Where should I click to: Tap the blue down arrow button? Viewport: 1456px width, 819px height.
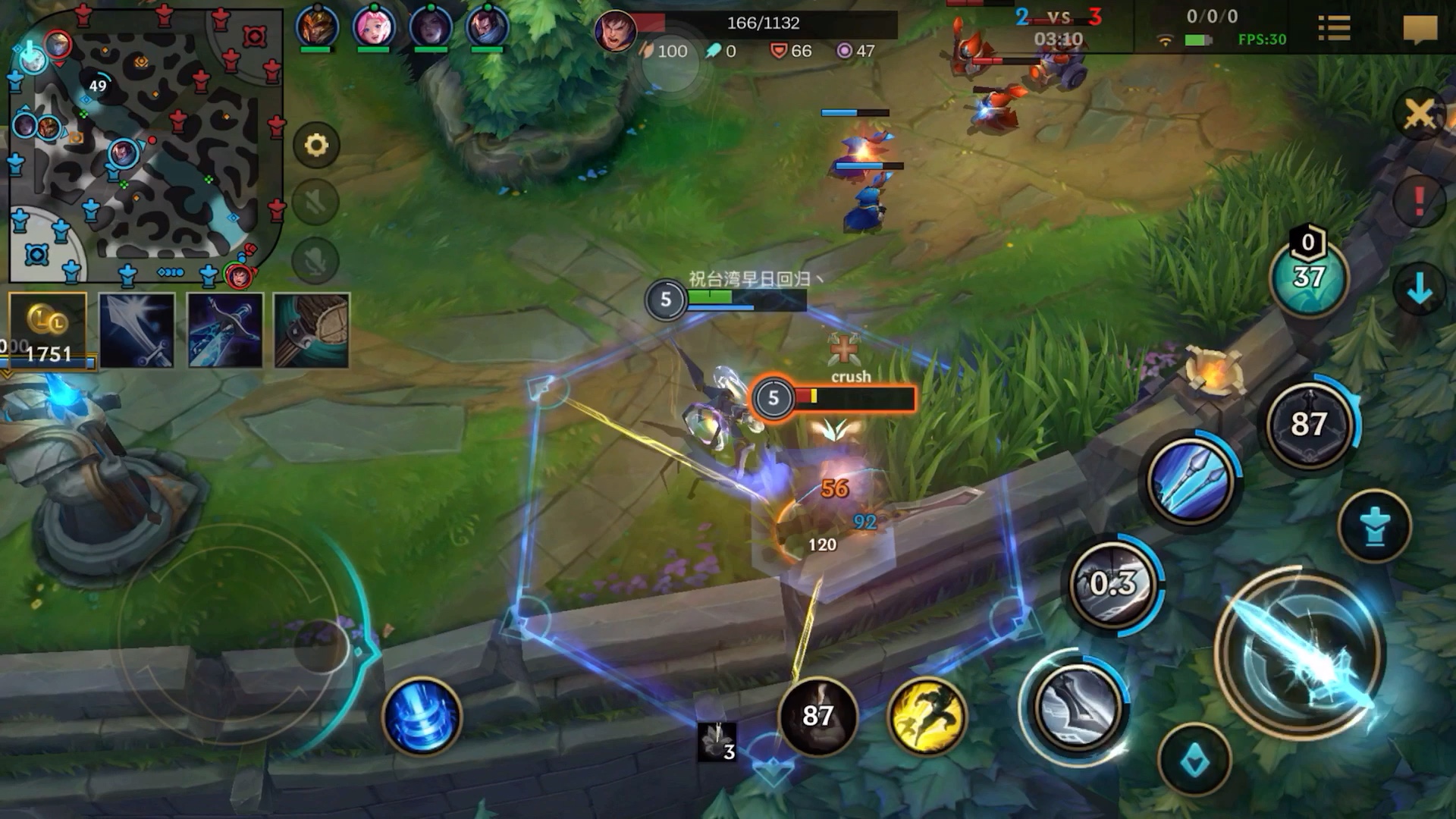point(1419,289)
